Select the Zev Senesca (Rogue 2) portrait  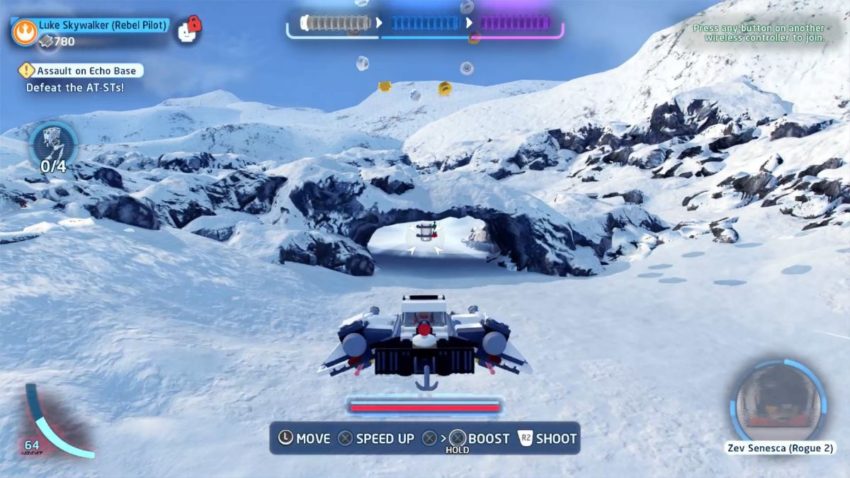coord(777,402)
